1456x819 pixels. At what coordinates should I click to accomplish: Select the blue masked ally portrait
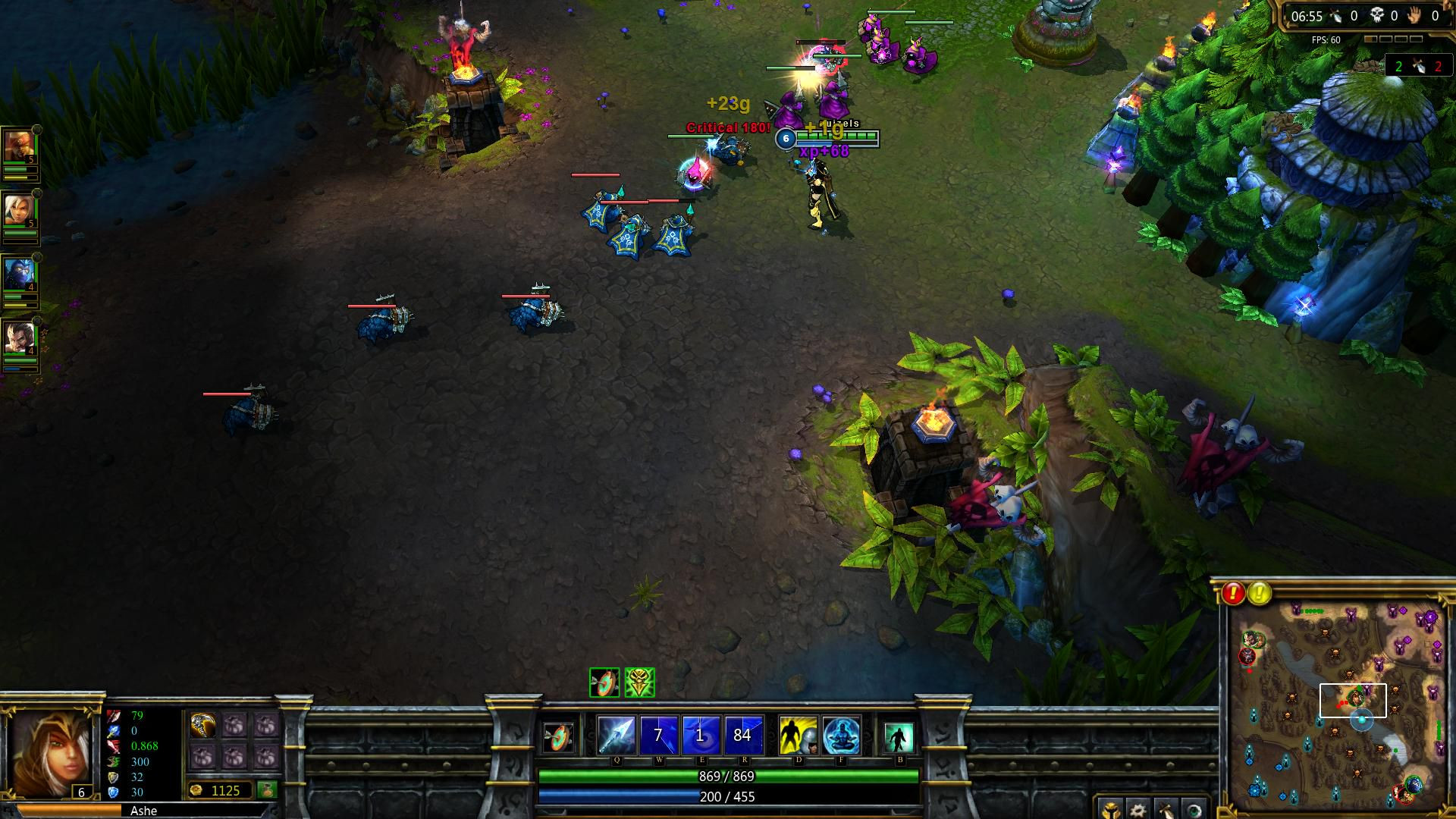(x=18, y=274)
